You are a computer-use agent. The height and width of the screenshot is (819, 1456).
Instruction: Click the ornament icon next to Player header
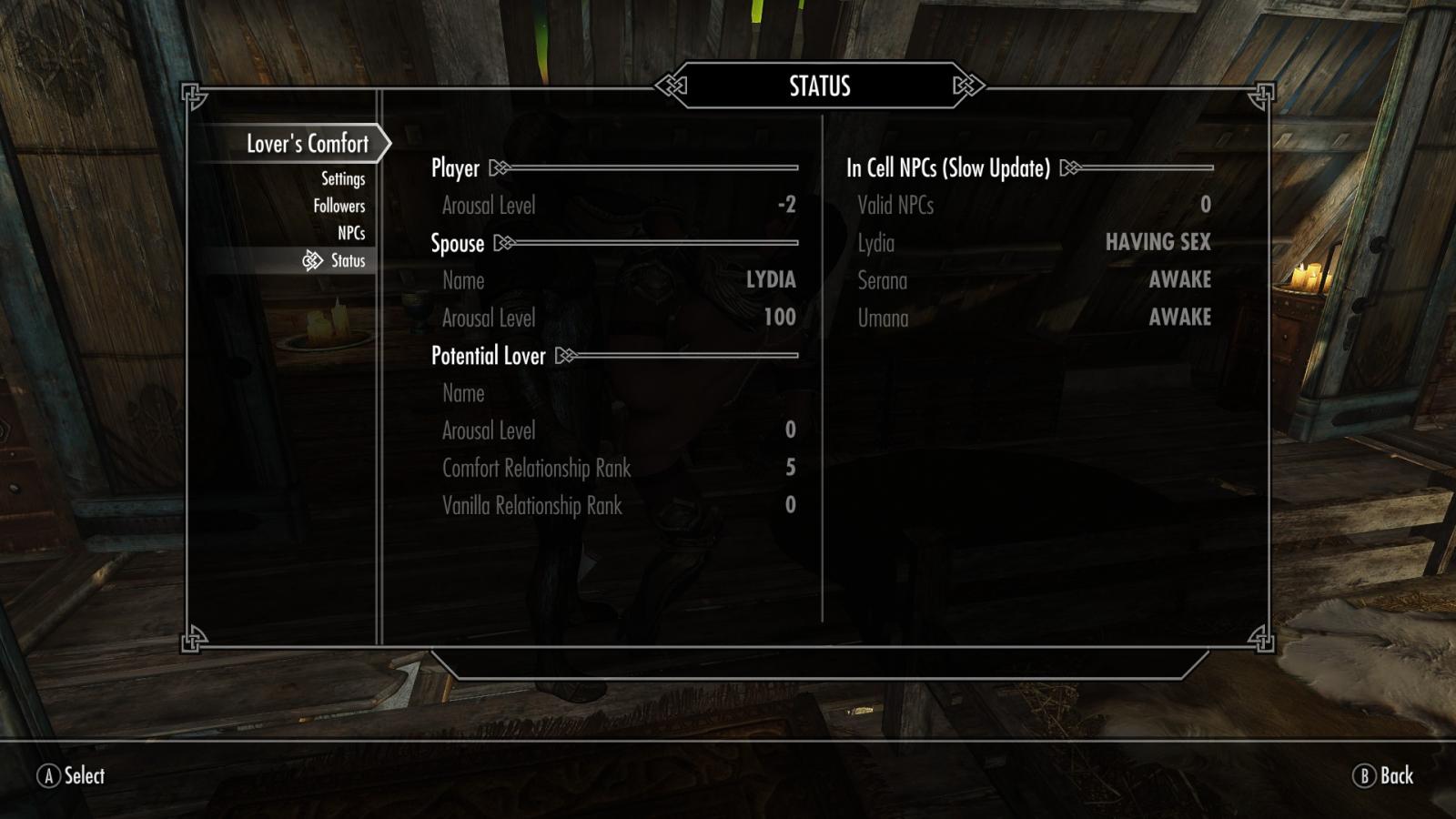[497, 168]
